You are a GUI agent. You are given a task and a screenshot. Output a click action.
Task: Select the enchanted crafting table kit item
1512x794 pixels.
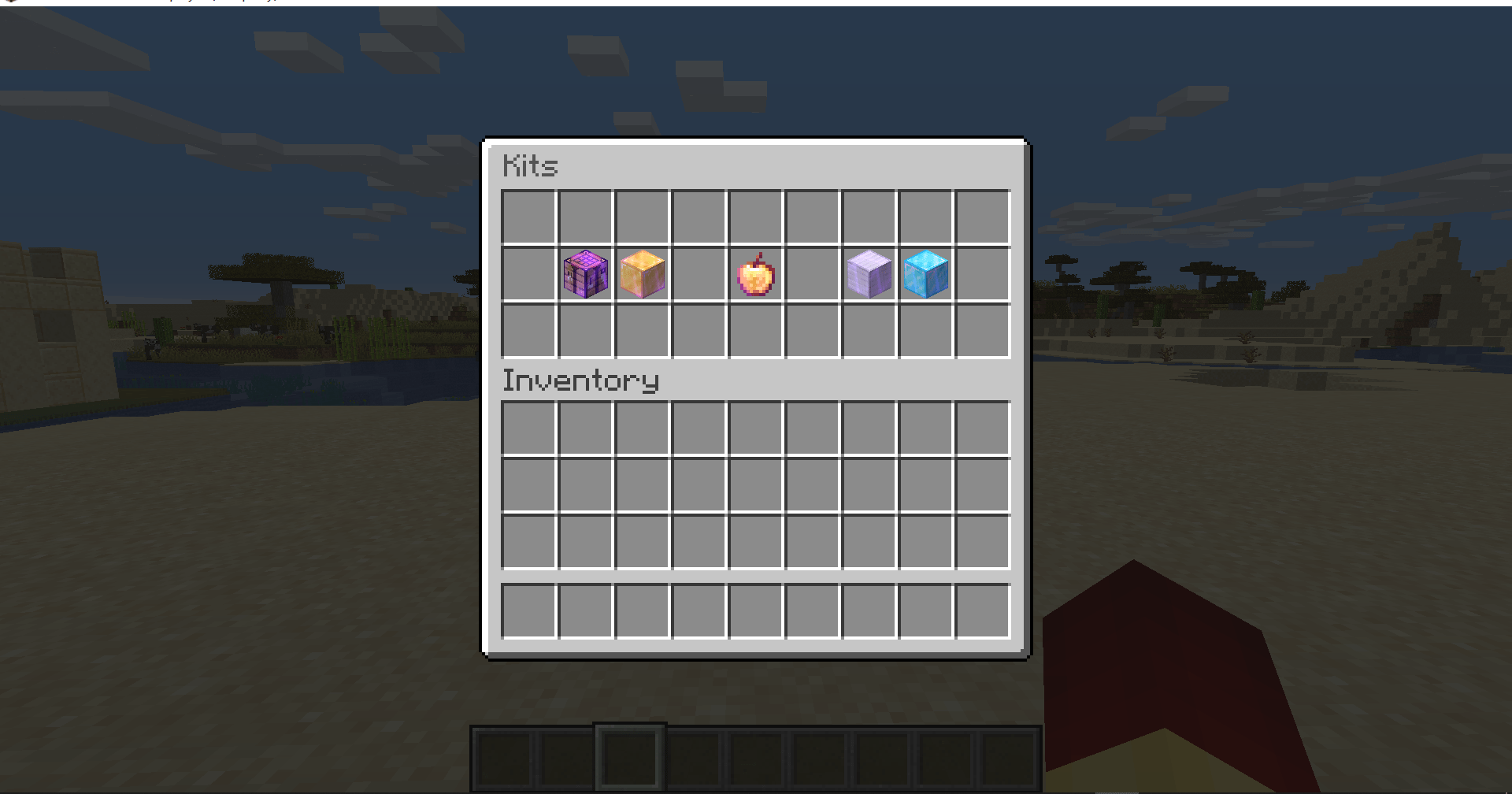[584, 273]
